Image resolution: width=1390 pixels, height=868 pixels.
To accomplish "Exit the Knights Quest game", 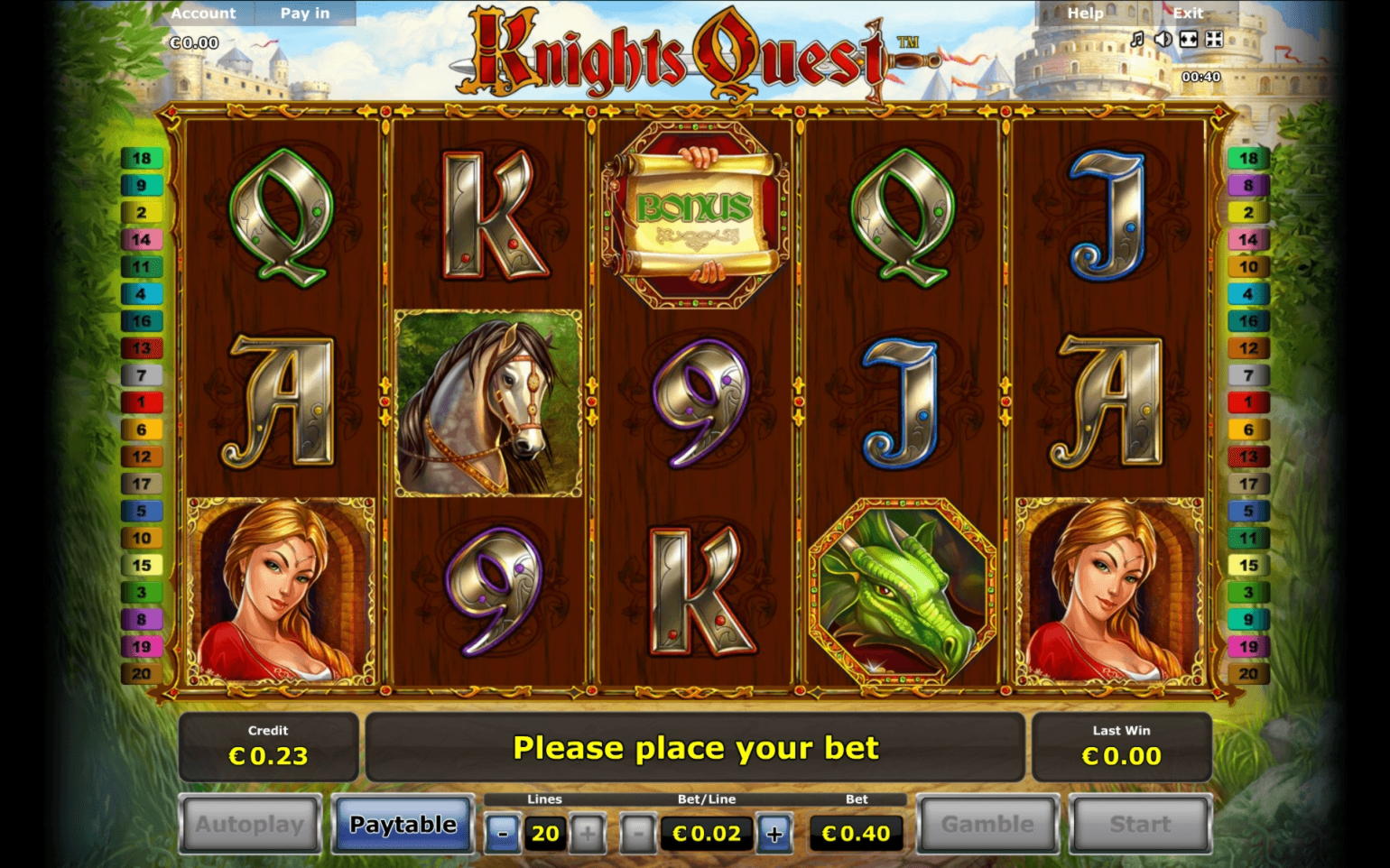I will [x=1188, y=14].
